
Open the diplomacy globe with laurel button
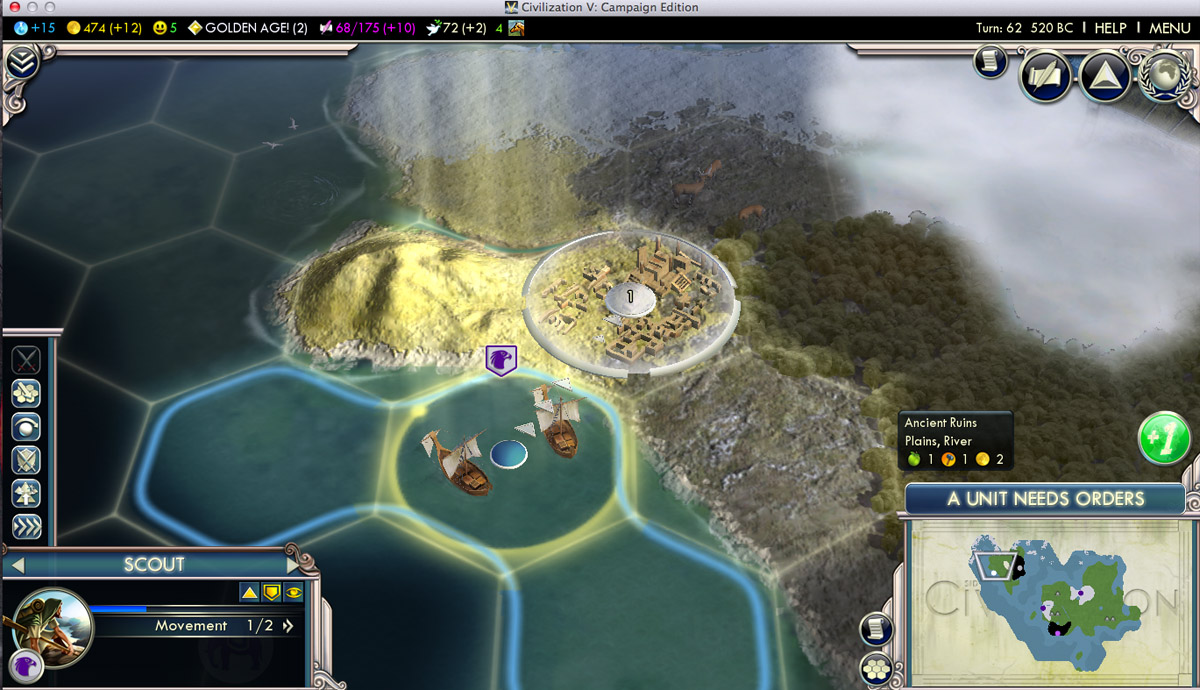(x=1162, y=77)
